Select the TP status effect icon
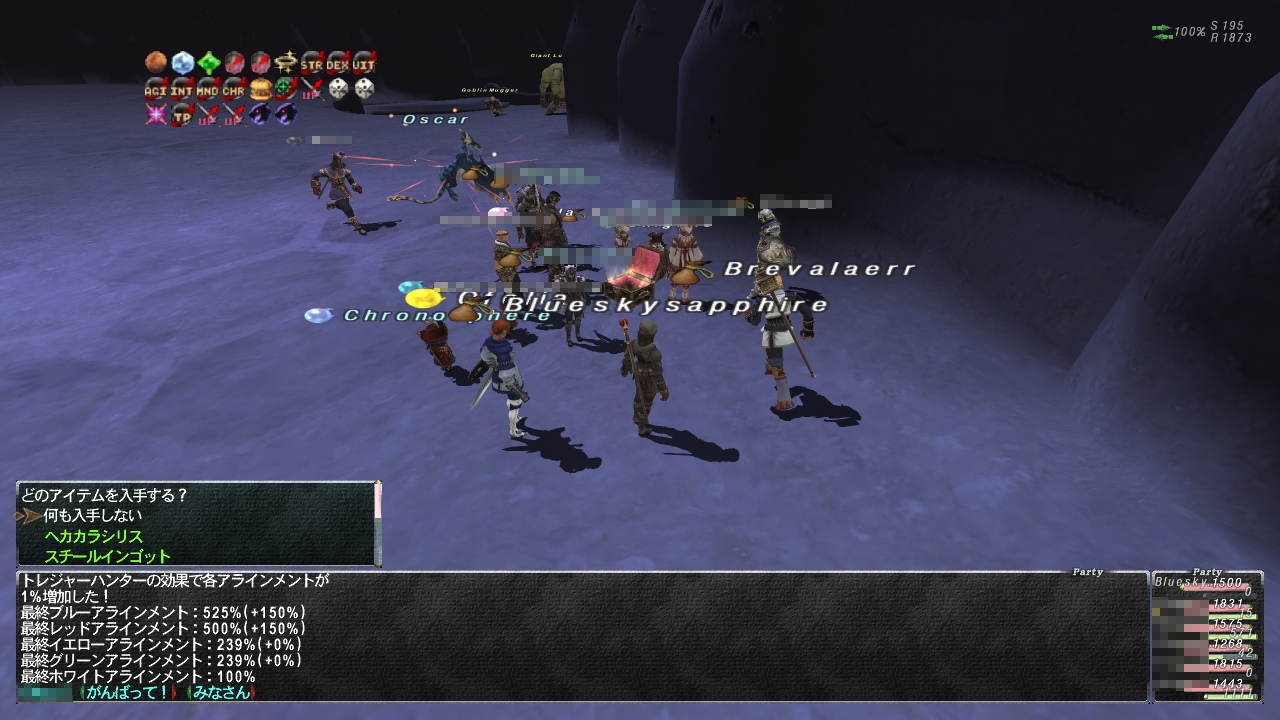1280x720 pixels. [181, 114]
